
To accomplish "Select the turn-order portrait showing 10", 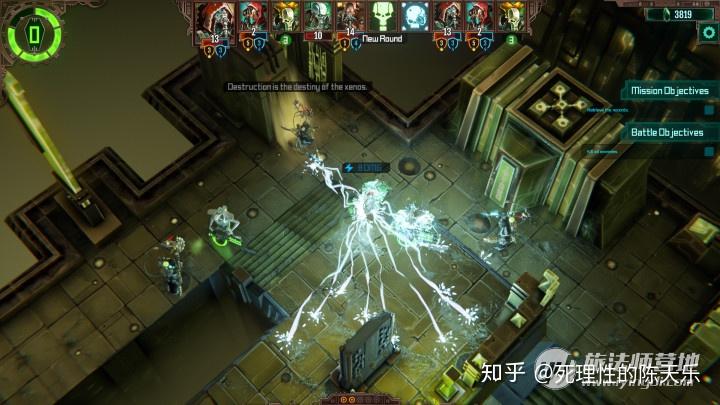I will 319,19.
